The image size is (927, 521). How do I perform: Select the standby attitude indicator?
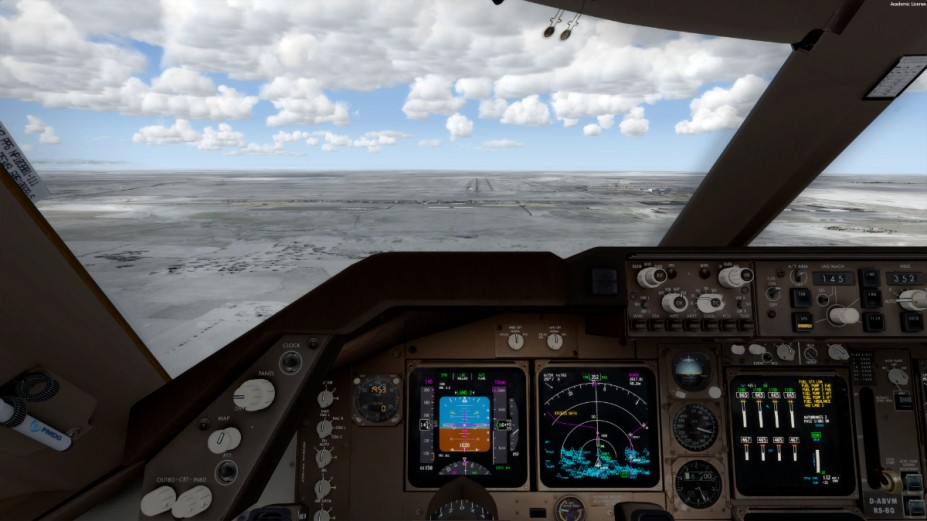[692, 371]
